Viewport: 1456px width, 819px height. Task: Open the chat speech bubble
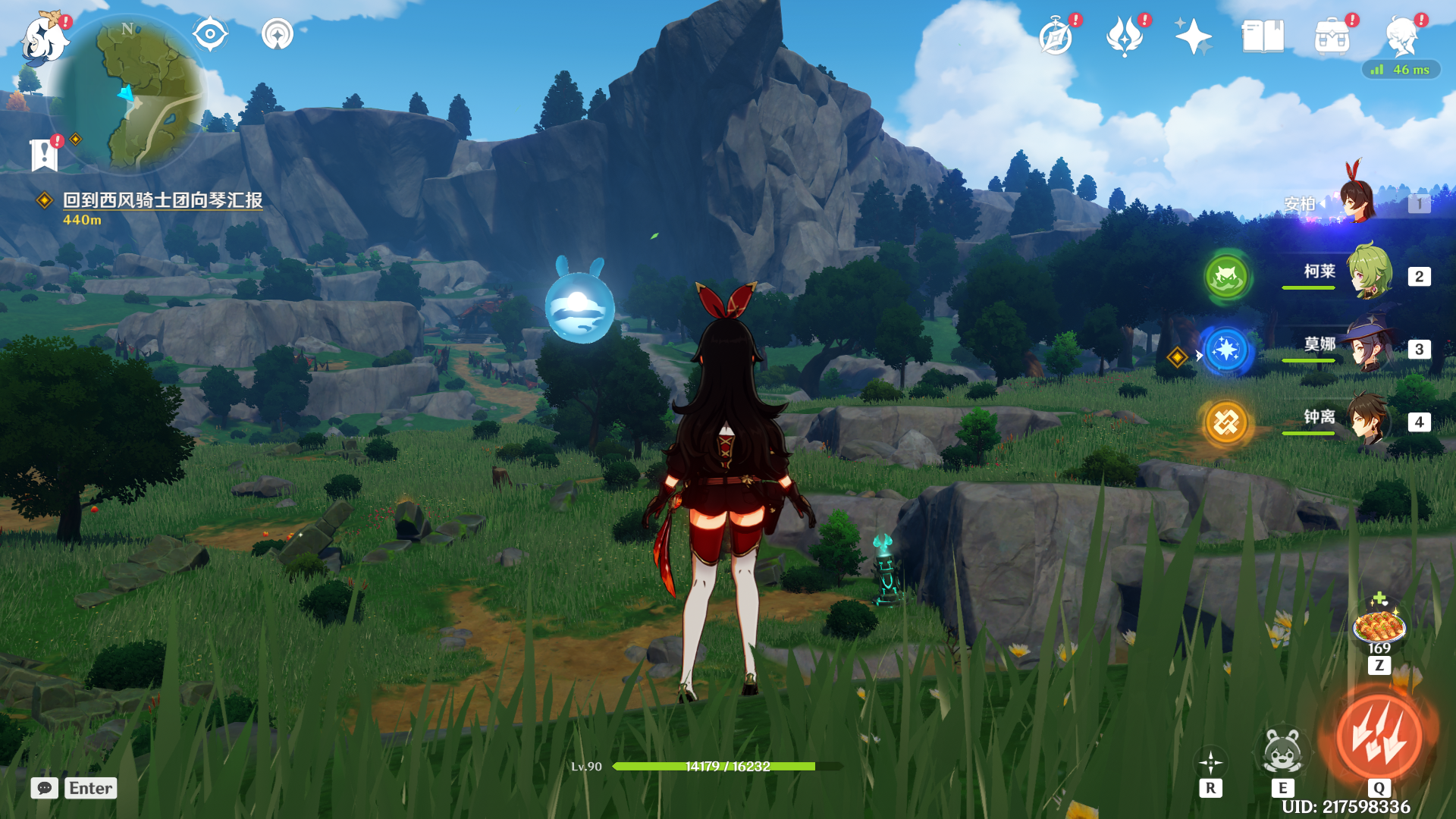click(45, 788)
